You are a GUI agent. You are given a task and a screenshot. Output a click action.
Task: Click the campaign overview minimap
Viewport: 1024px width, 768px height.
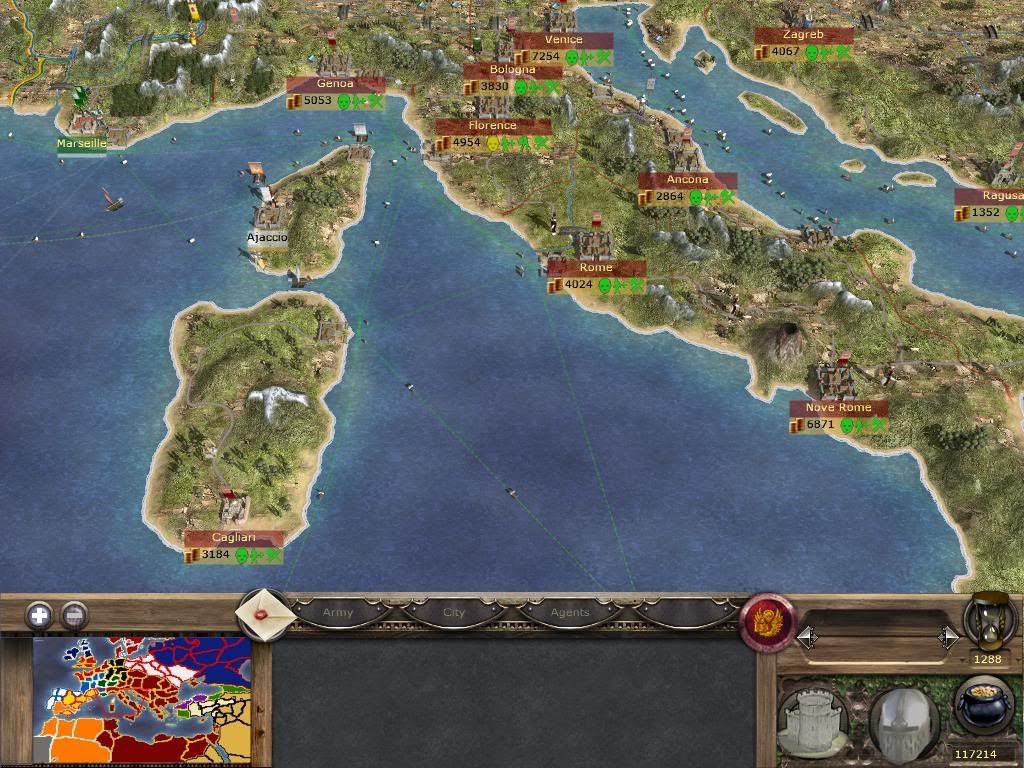[x=141, y=701]
